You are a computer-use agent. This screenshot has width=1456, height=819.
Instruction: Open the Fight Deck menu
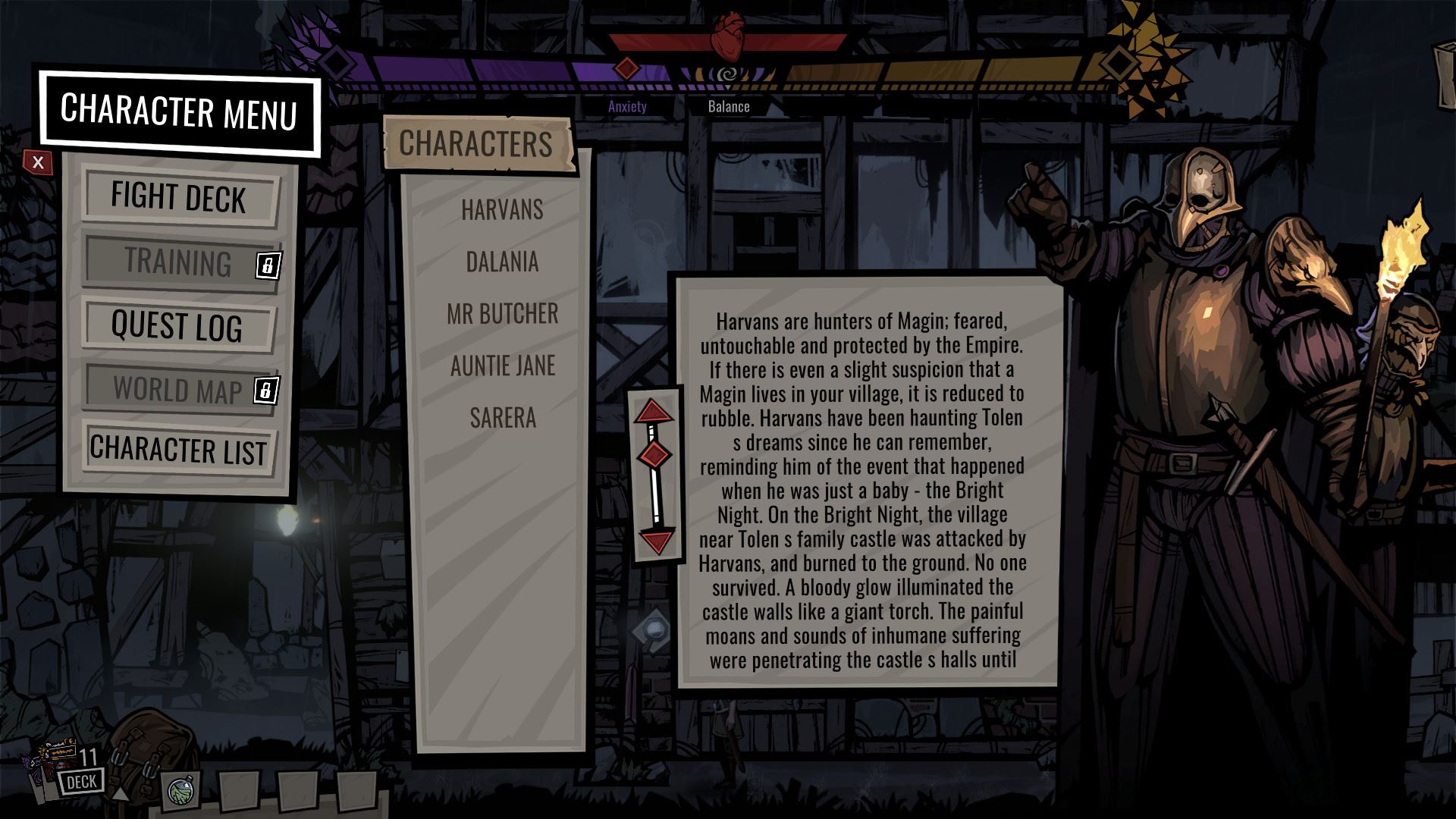[x=179, y=197]
